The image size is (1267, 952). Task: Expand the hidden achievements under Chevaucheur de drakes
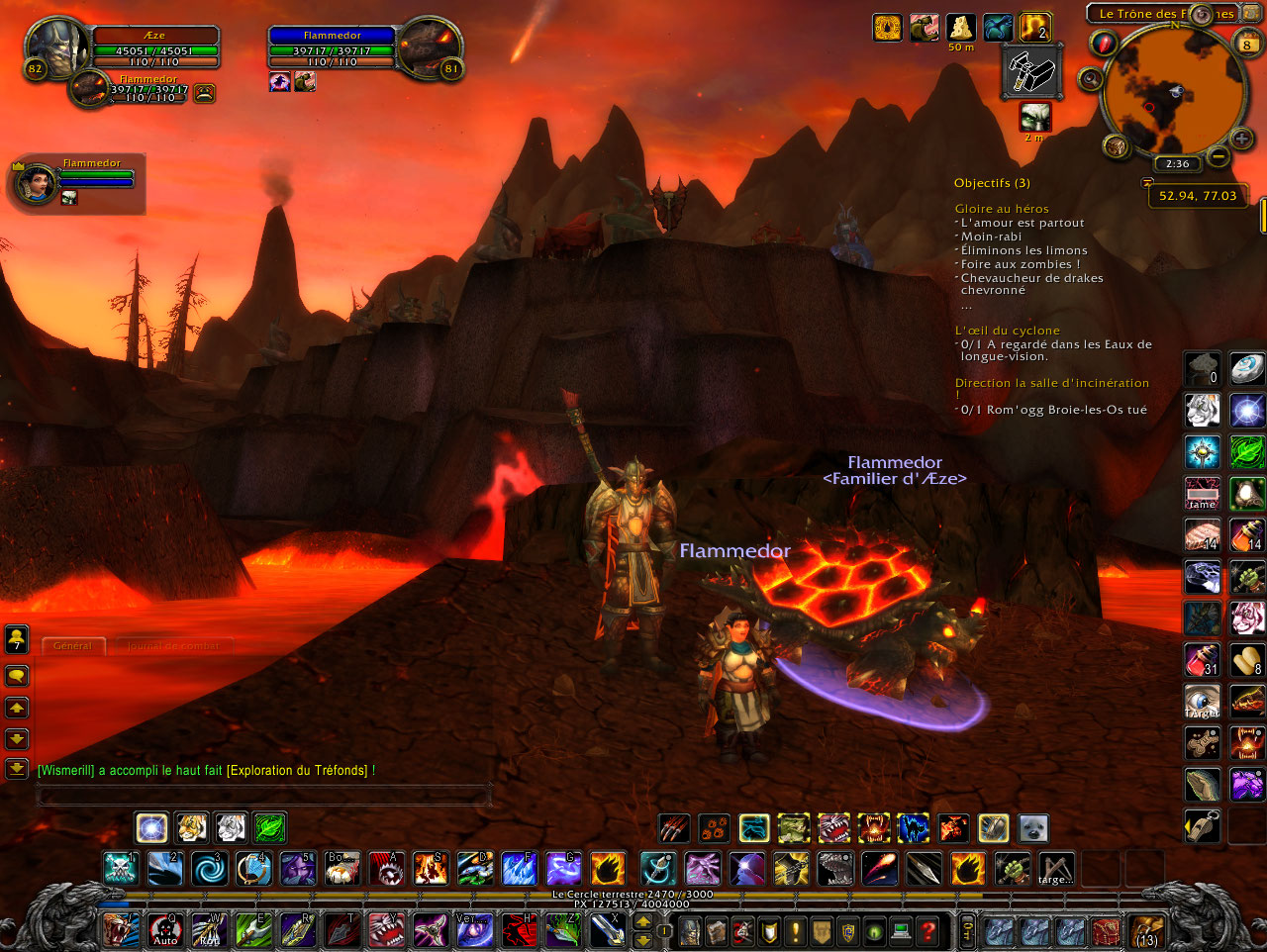966,305
